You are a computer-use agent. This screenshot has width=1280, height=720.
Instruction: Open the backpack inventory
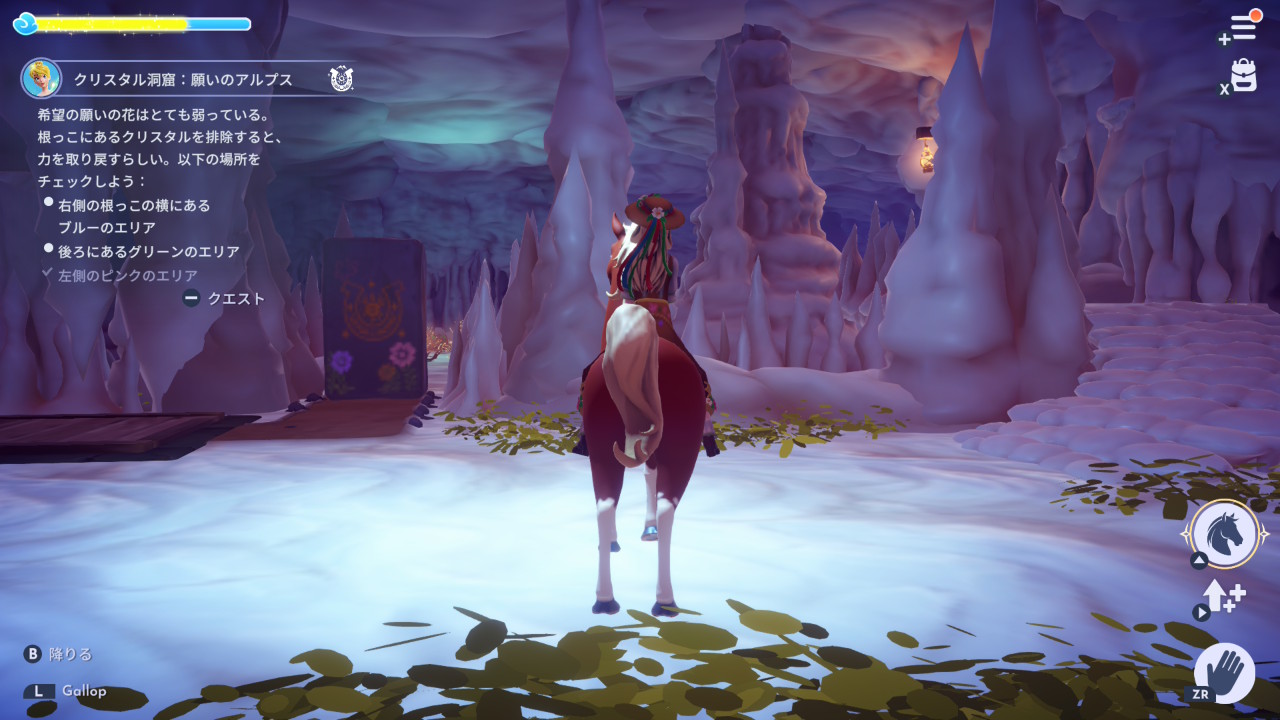[x=1243, y=76]
